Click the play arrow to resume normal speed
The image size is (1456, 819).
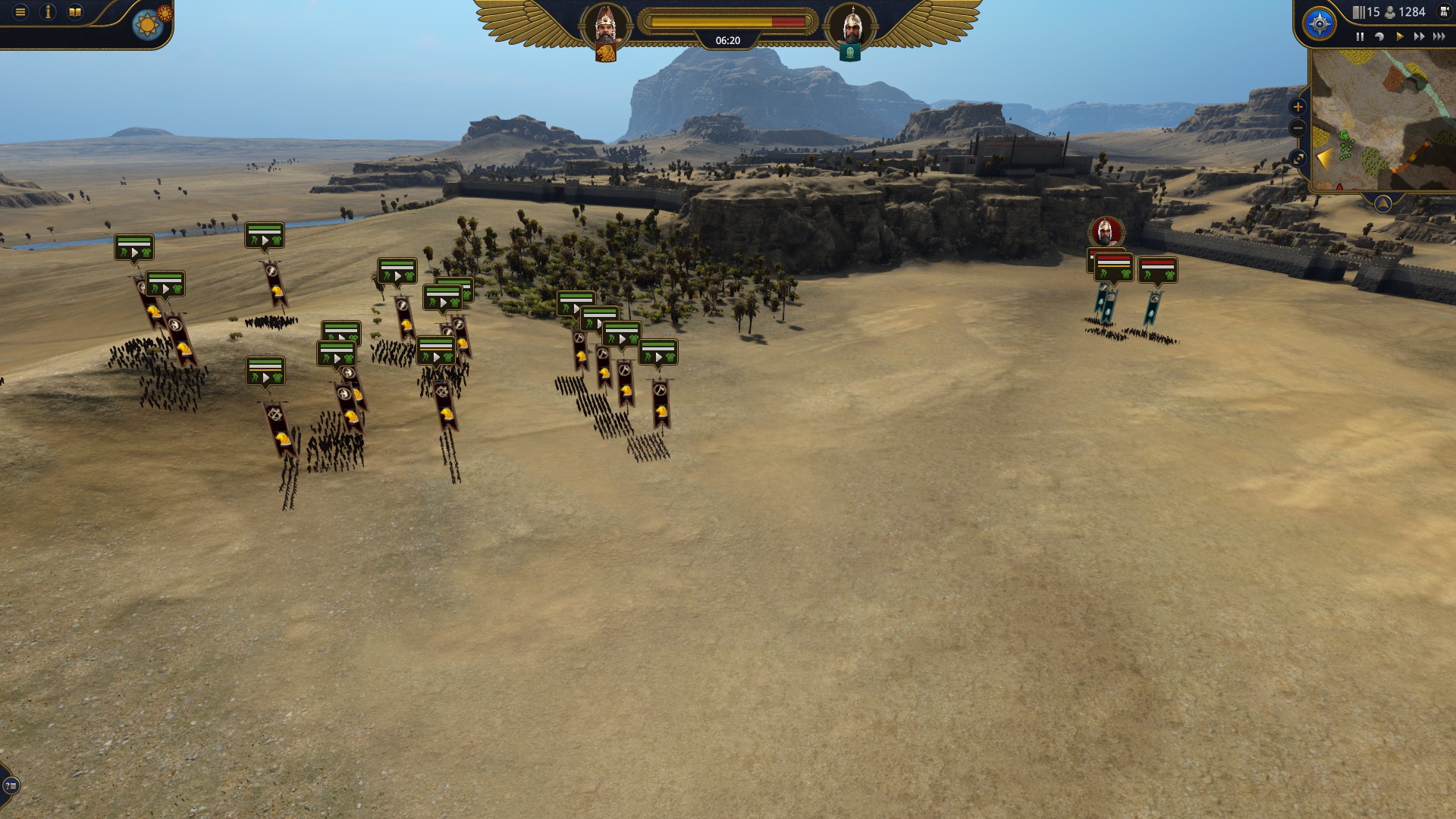tap(1400, 36)
